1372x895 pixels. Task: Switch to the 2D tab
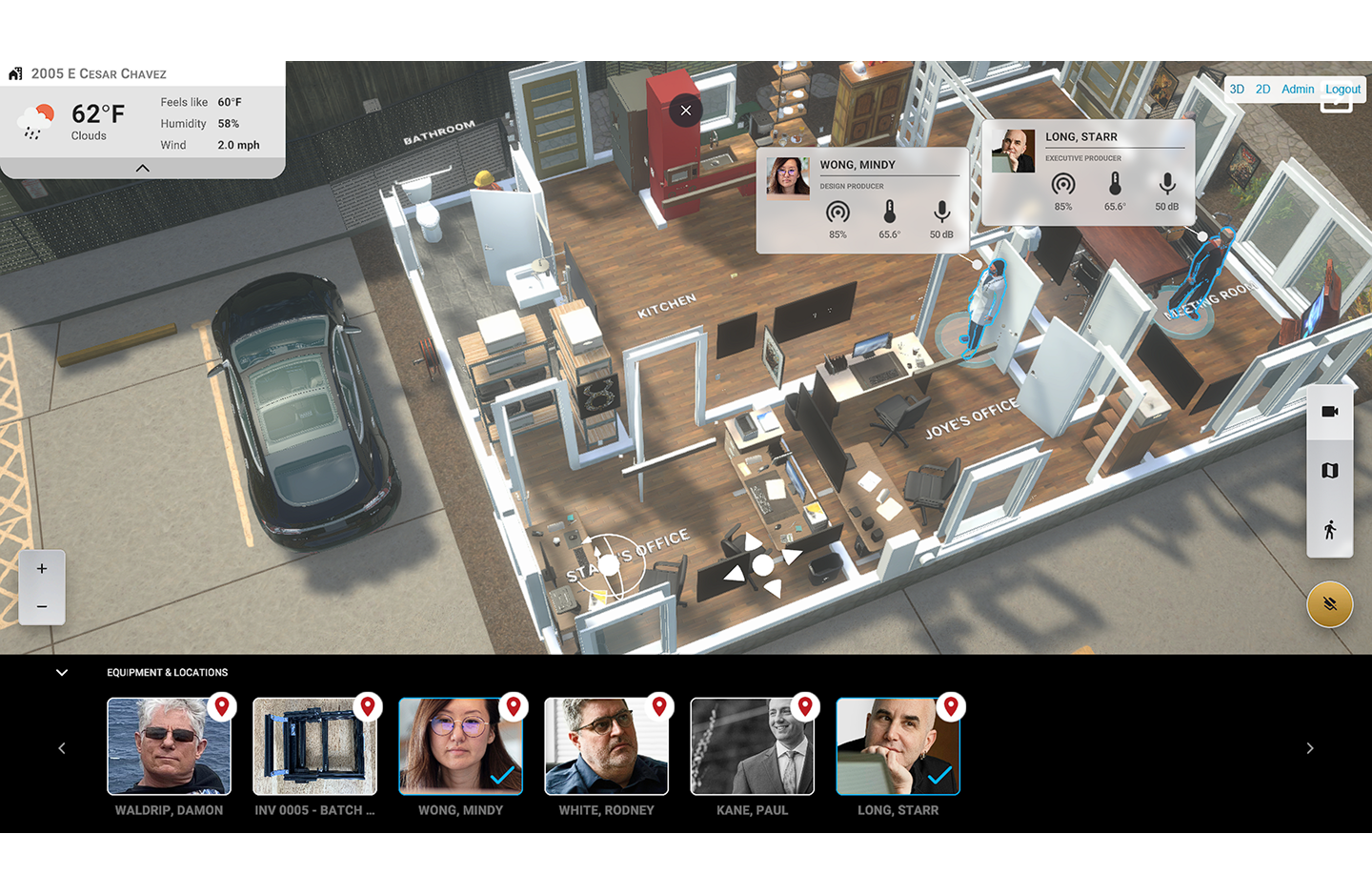(x=1263, y=89)
